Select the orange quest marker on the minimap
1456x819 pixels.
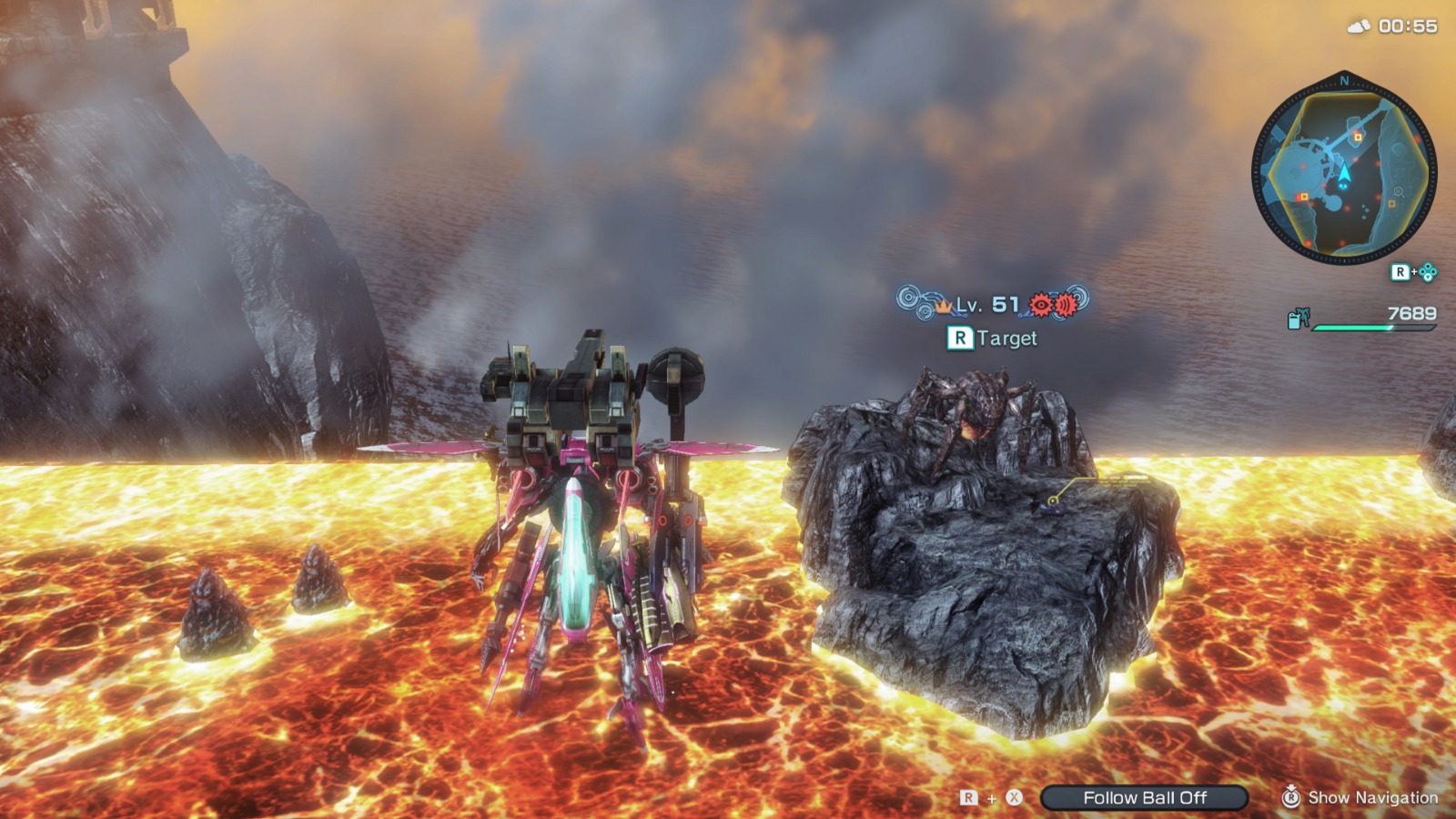click(1357, 138)
